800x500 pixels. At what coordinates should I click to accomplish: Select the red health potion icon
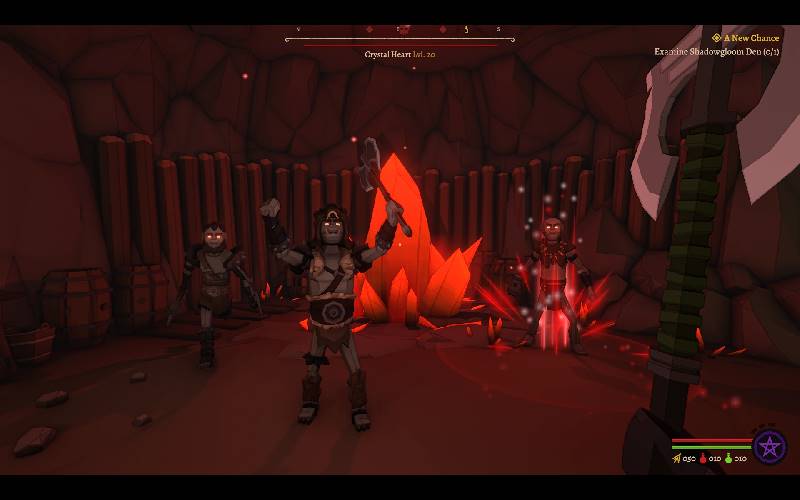703,459
